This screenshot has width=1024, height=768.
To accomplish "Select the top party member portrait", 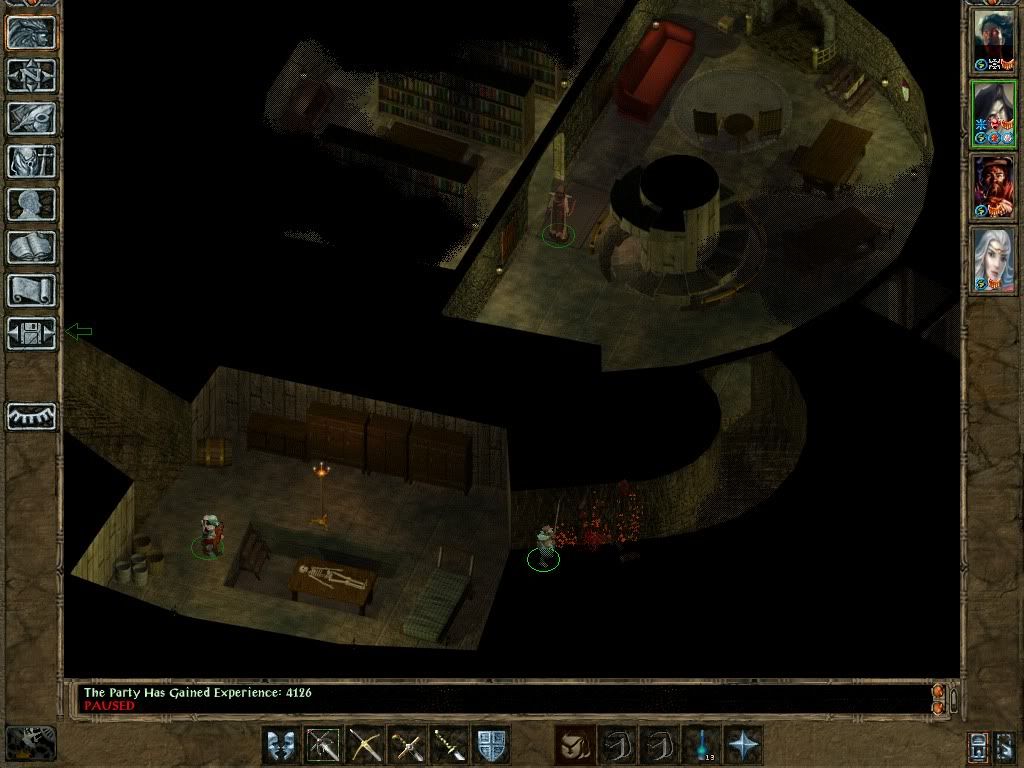I will [x=994, y=38].
